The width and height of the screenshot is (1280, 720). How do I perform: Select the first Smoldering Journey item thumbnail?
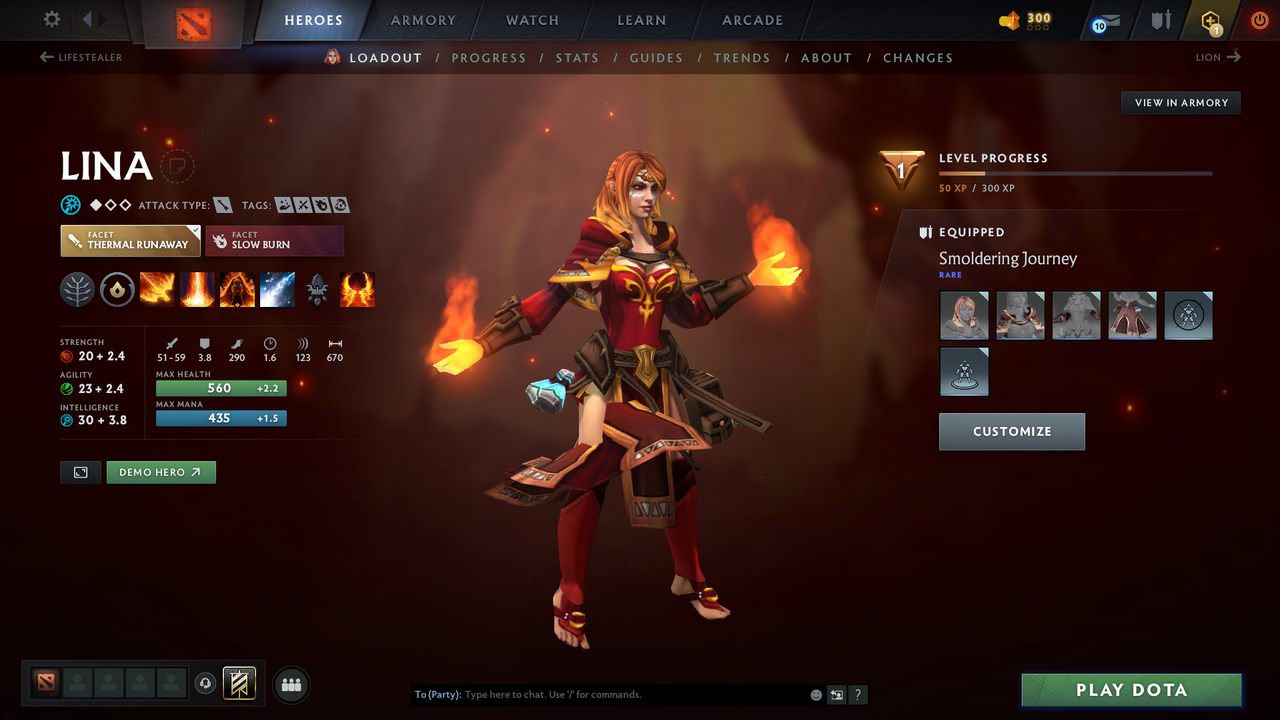tap(964, 315)
